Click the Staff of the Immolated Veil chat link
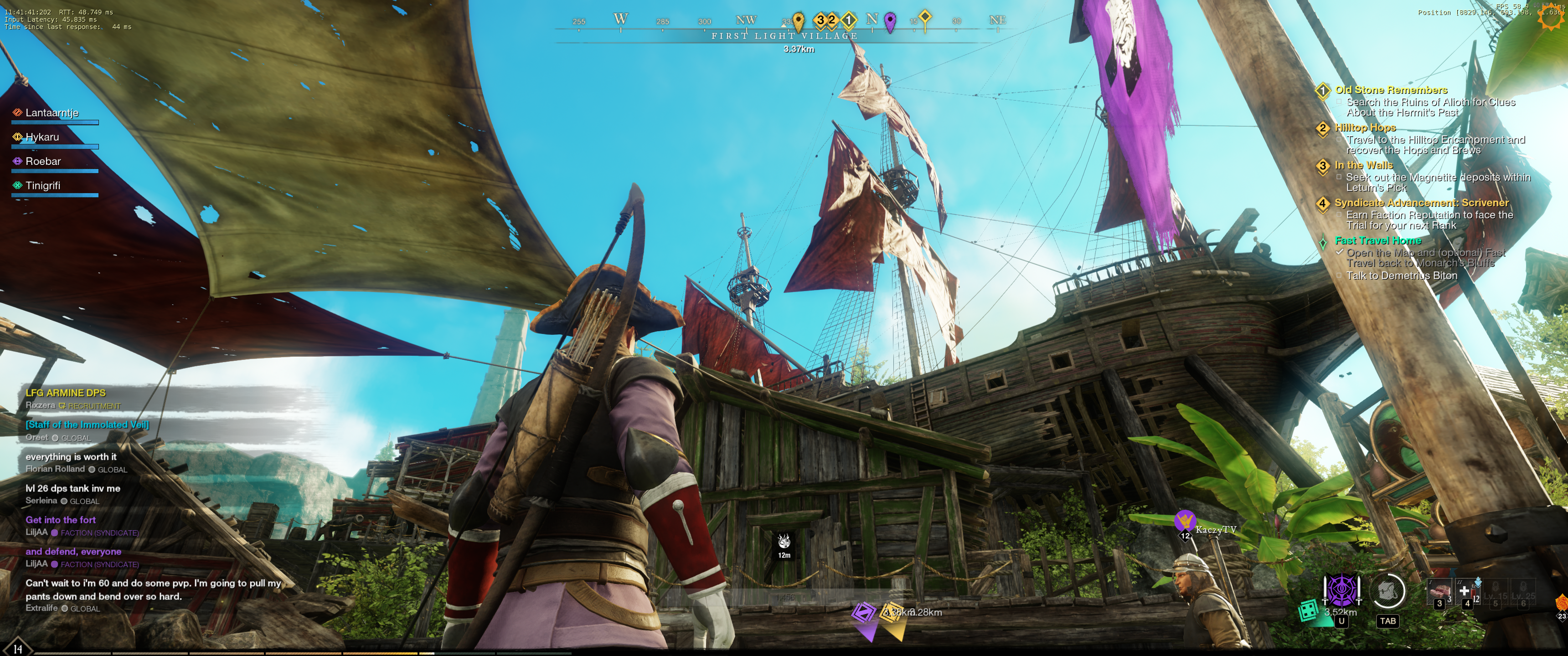 (x=87, y=425)
